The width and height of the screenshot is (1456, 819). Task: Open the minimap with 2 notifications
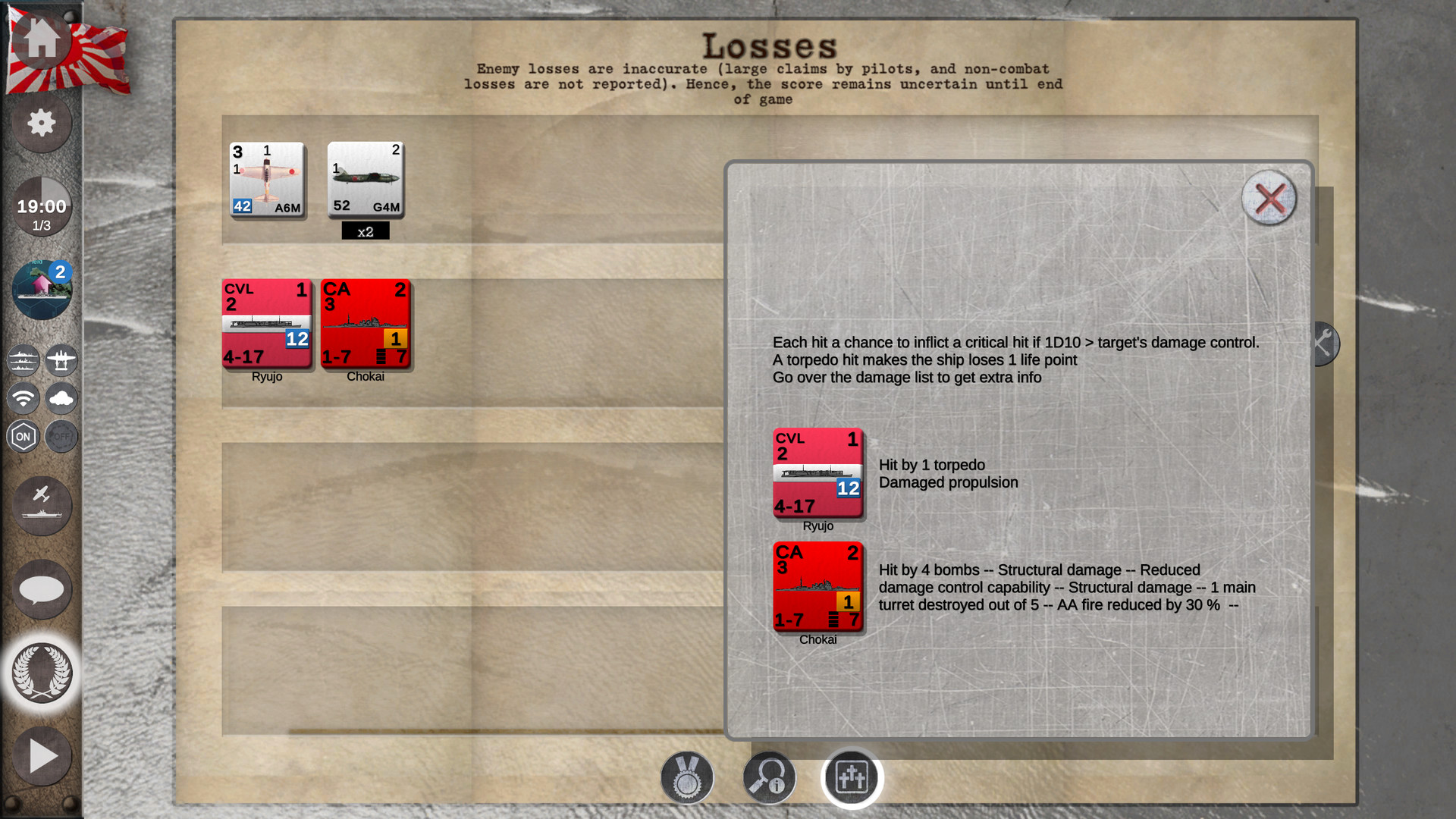[x=42, y=288]
